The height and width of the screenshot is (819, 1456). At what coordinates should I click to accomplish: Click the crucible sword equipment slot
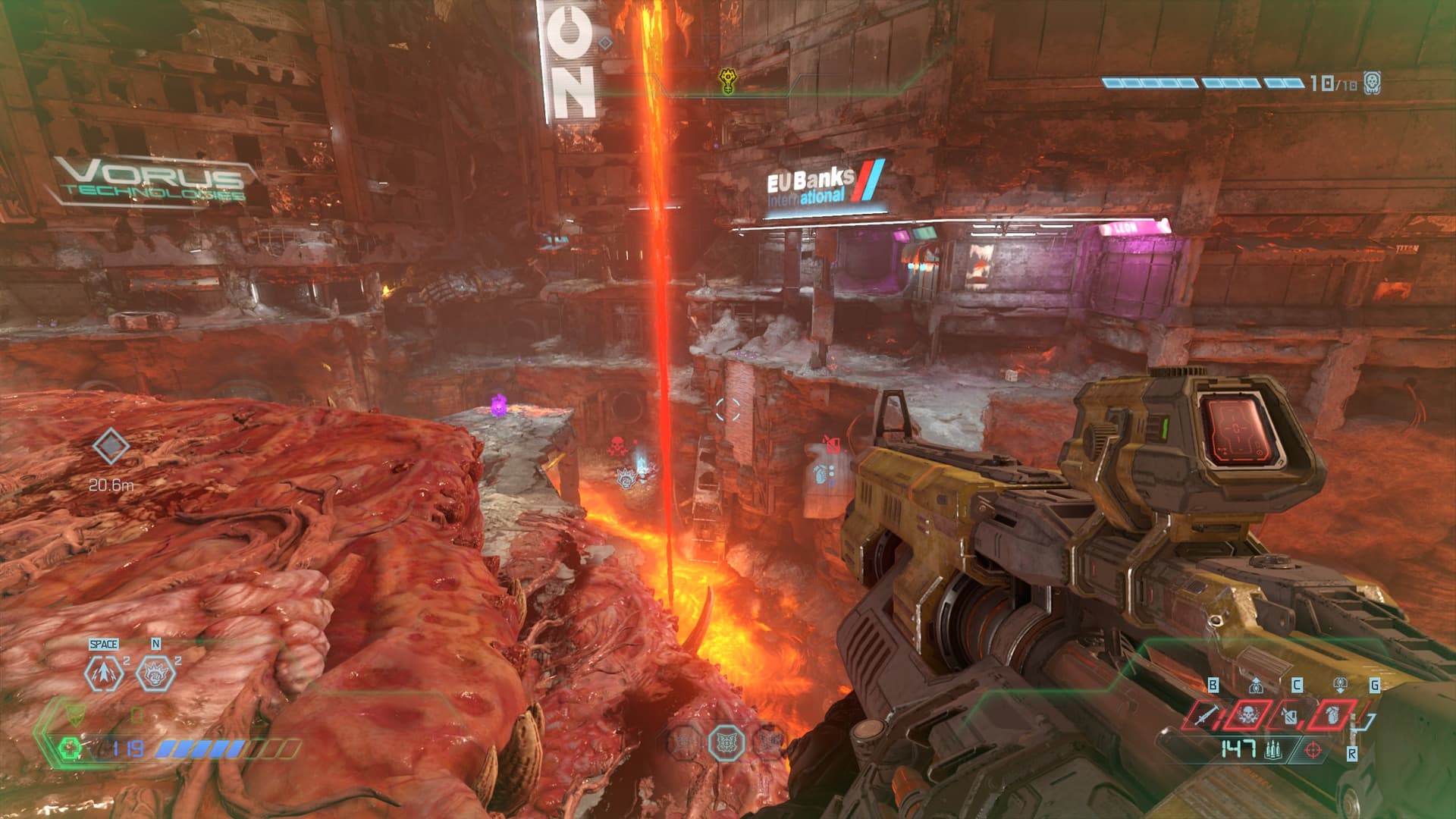point(1204,714)
